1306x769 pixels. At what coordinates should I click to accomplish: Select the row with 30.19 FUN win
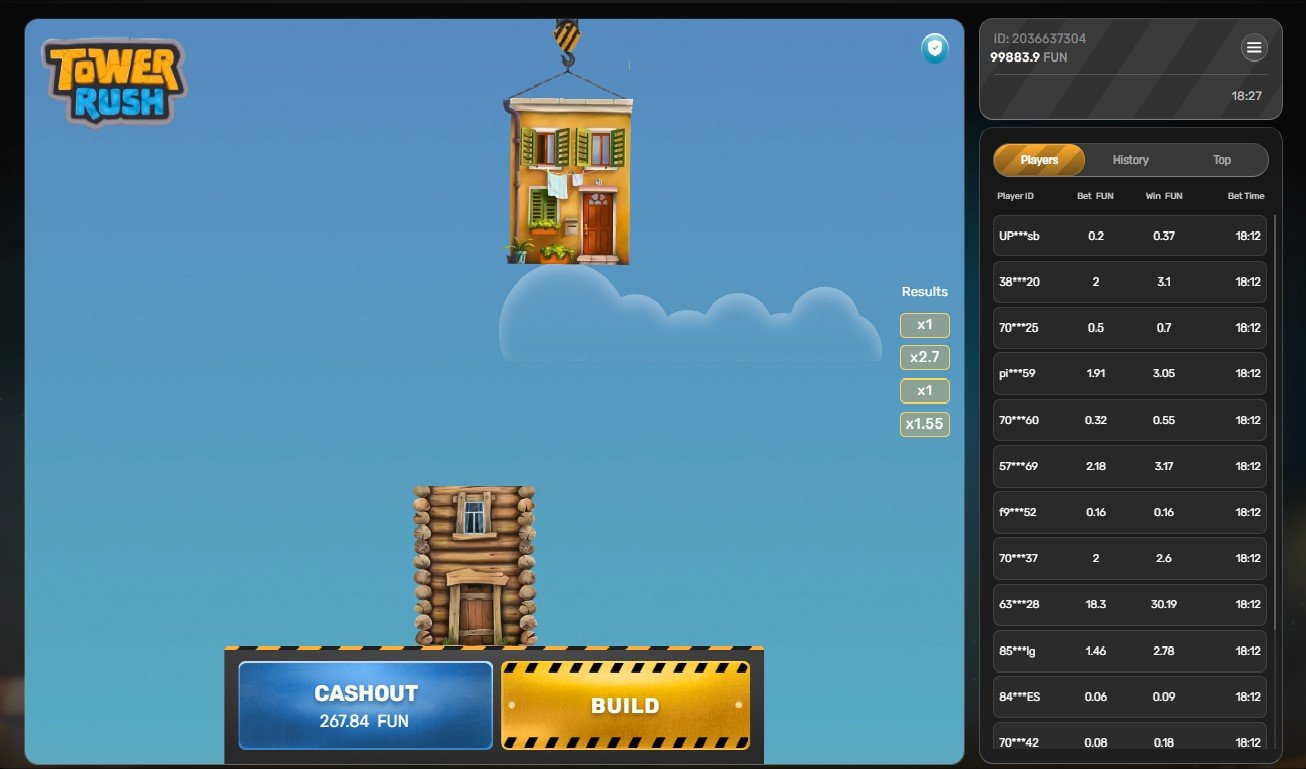click(x=1129, y=604)
